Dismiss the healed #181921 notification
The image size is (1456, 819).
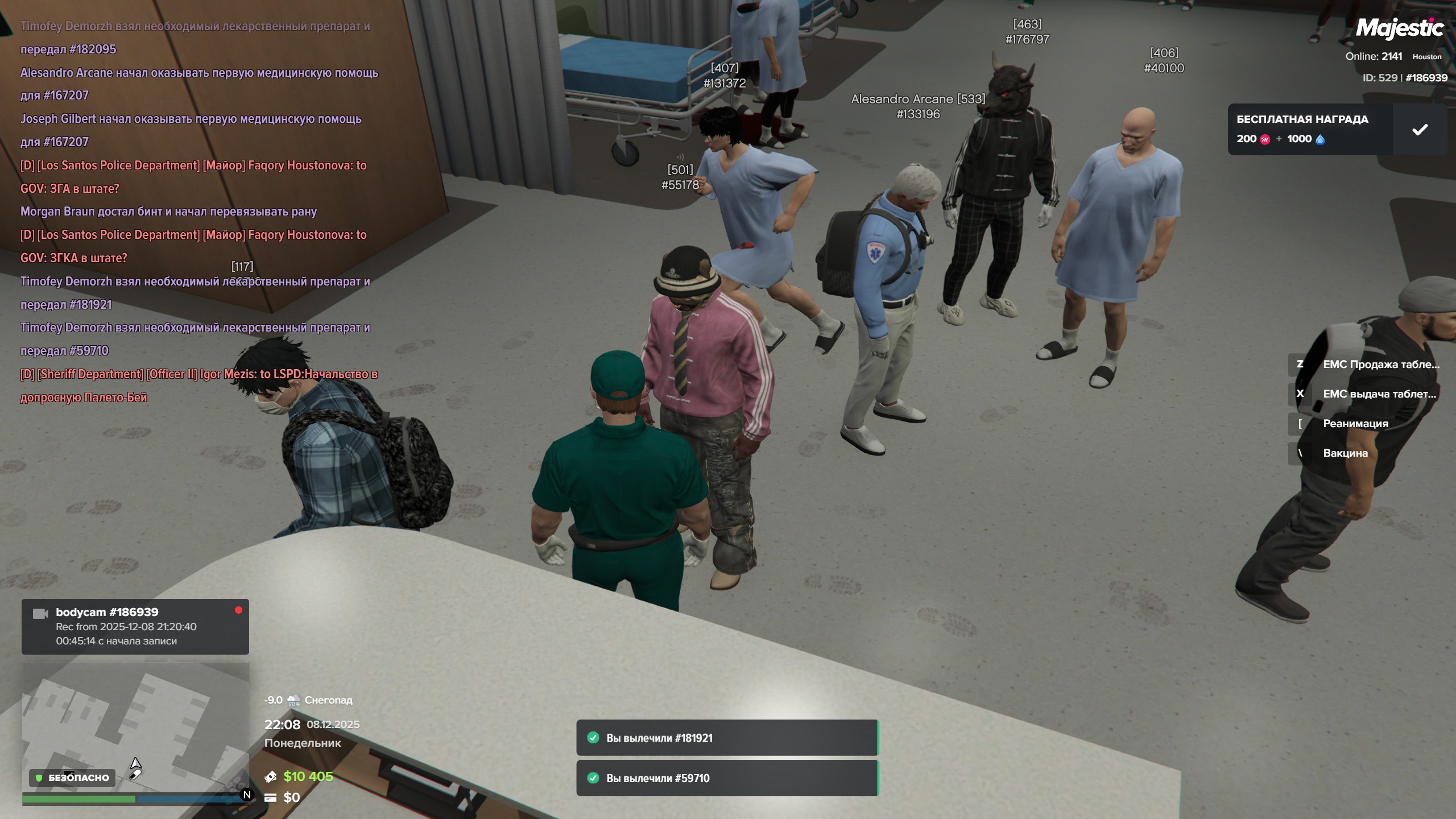727,738
